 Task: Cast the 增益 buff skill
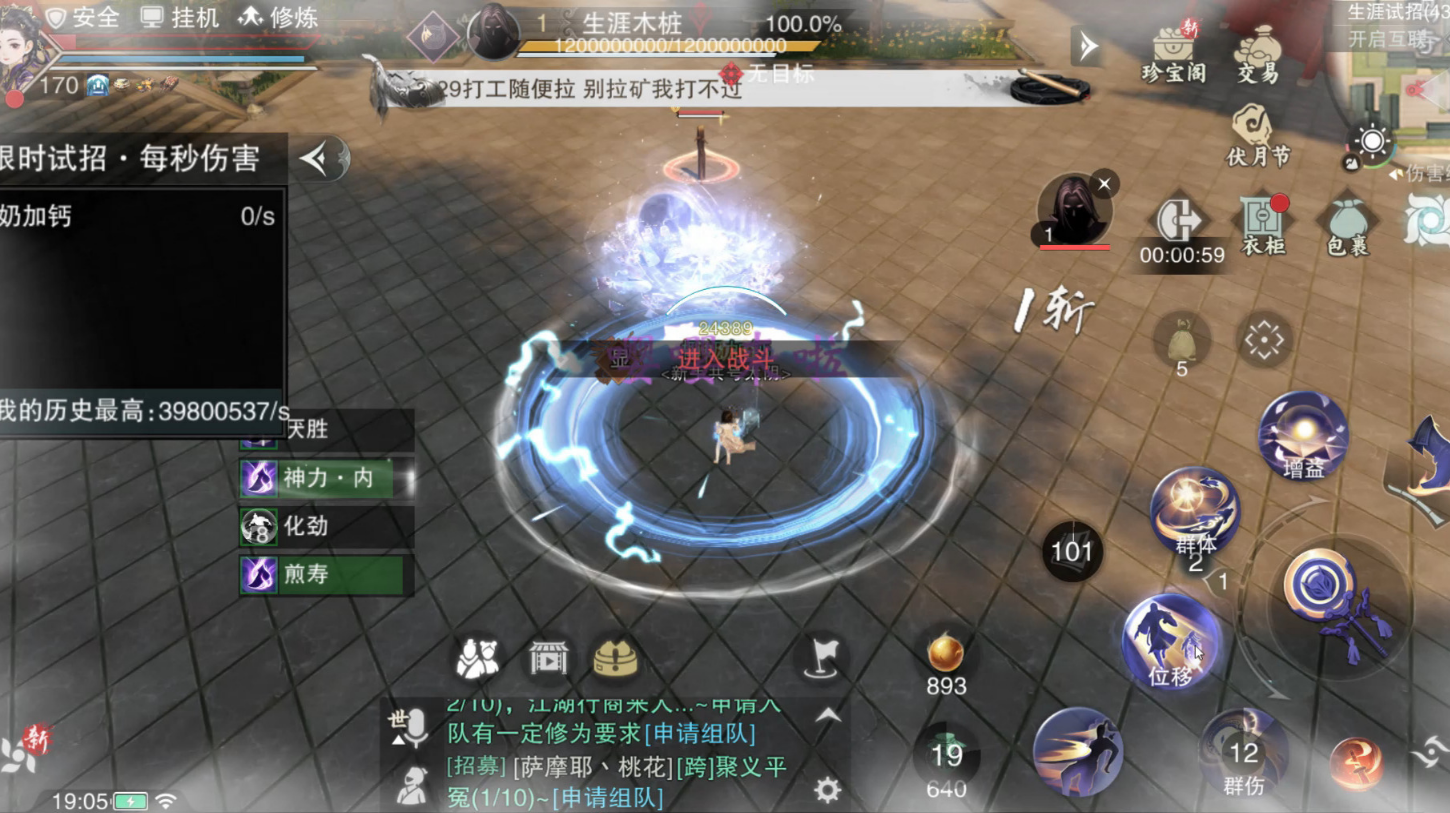click(x=1302, y=434)
